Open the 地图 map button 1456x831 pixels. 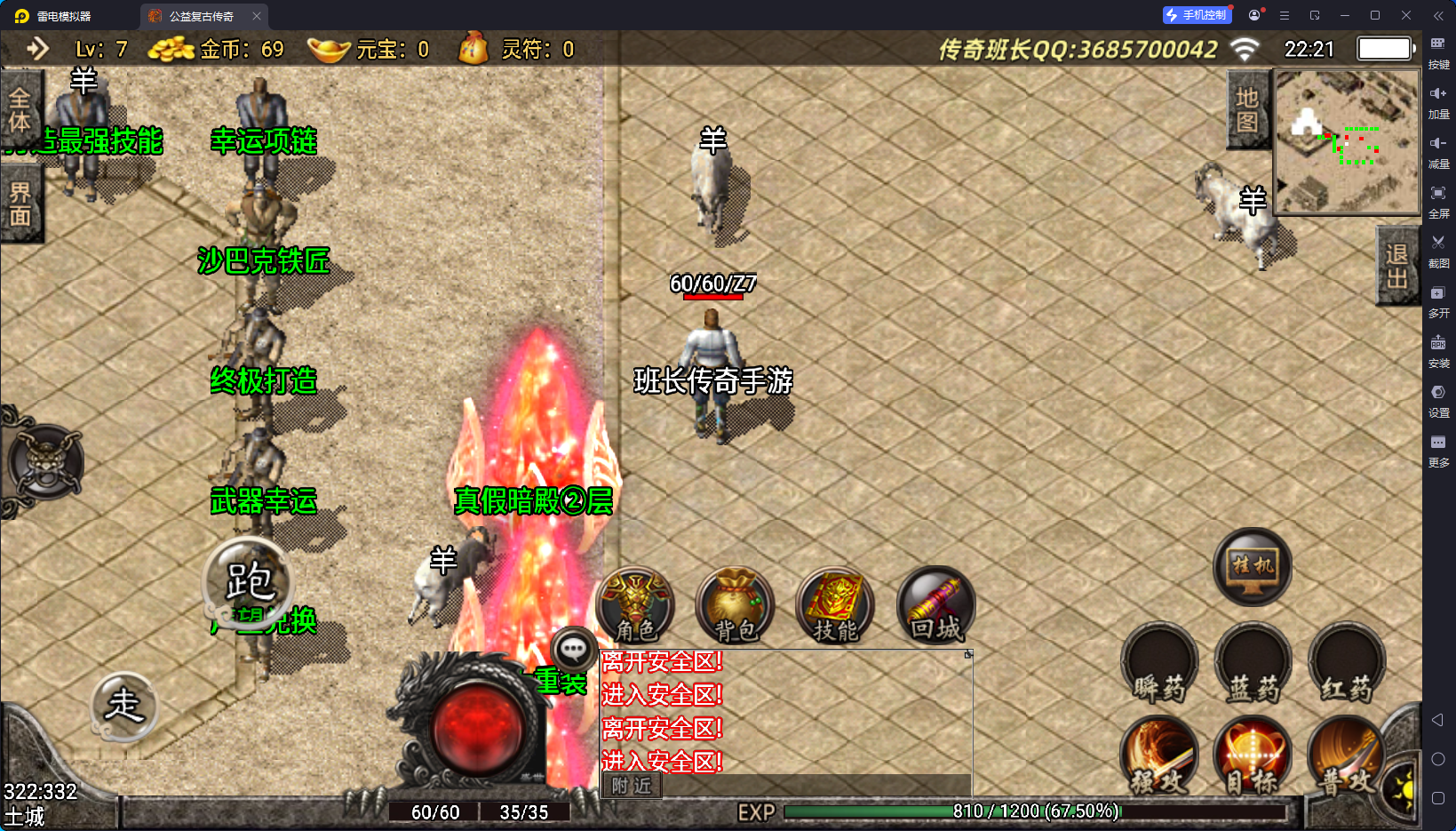pyautogui.click(x=1247, y=110)
